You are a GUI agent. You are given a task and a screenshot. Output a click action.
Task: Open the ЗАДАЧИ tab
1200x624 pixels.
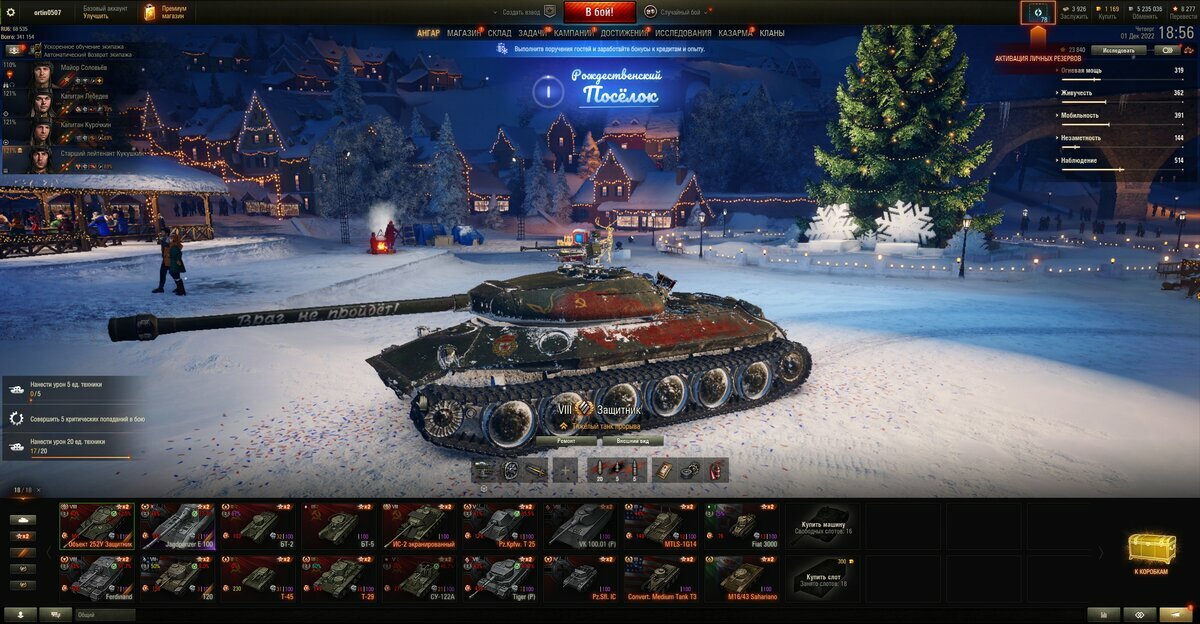coord(532,33)
